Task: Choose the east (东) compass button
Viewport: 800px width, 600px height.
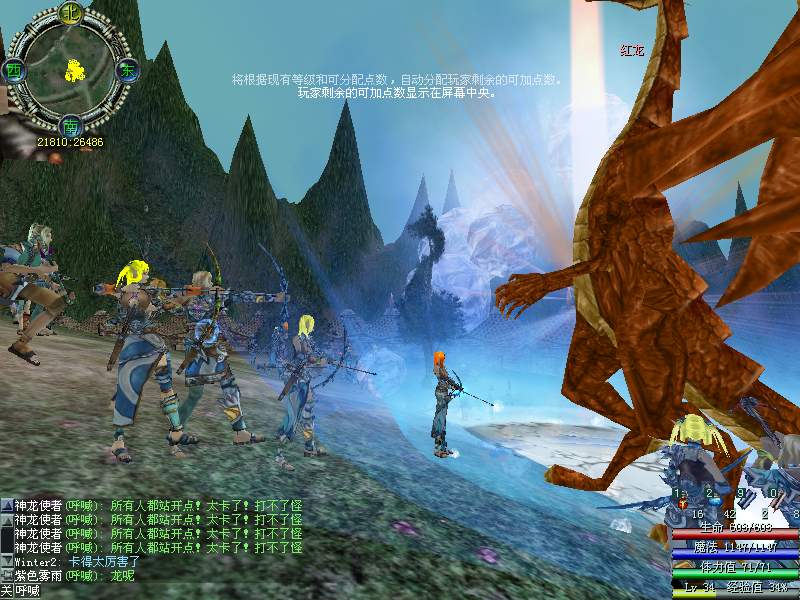Action: click(127, 70)
